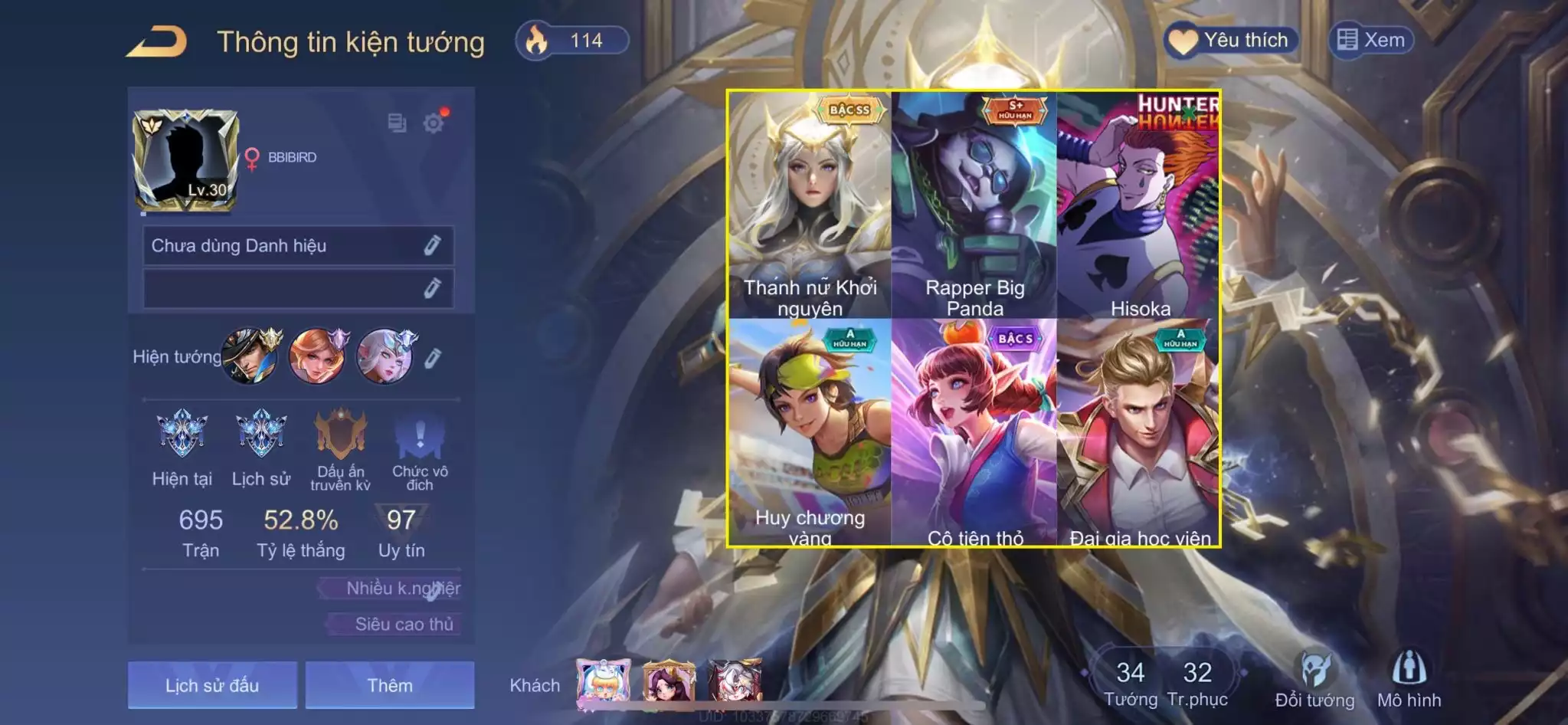Select the Huy chương vàng skin
Image resolution: width=1568 pixels, height=725 pixels.
tap(810, 431)
